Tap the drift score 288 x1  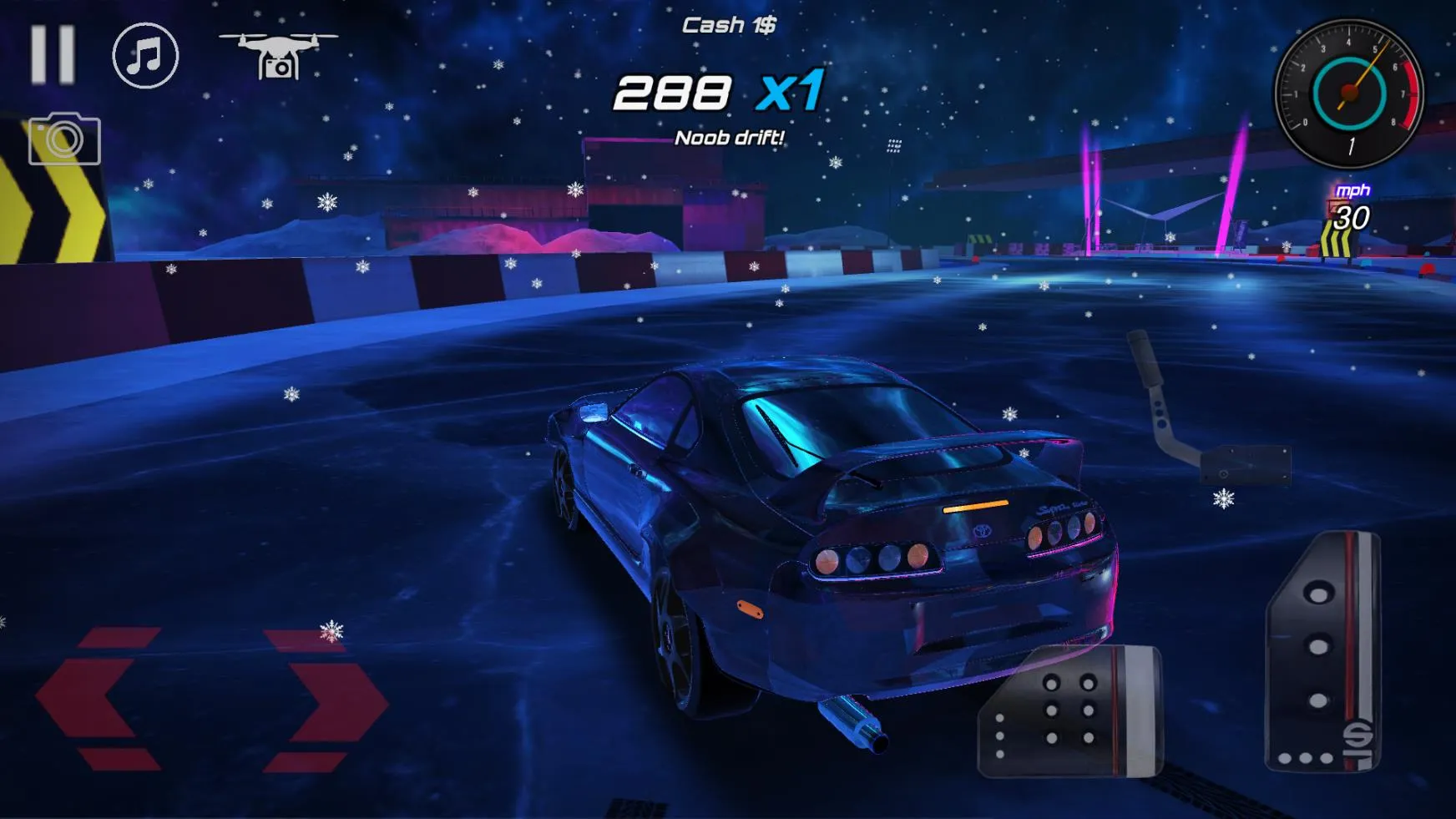coord(719,92)
